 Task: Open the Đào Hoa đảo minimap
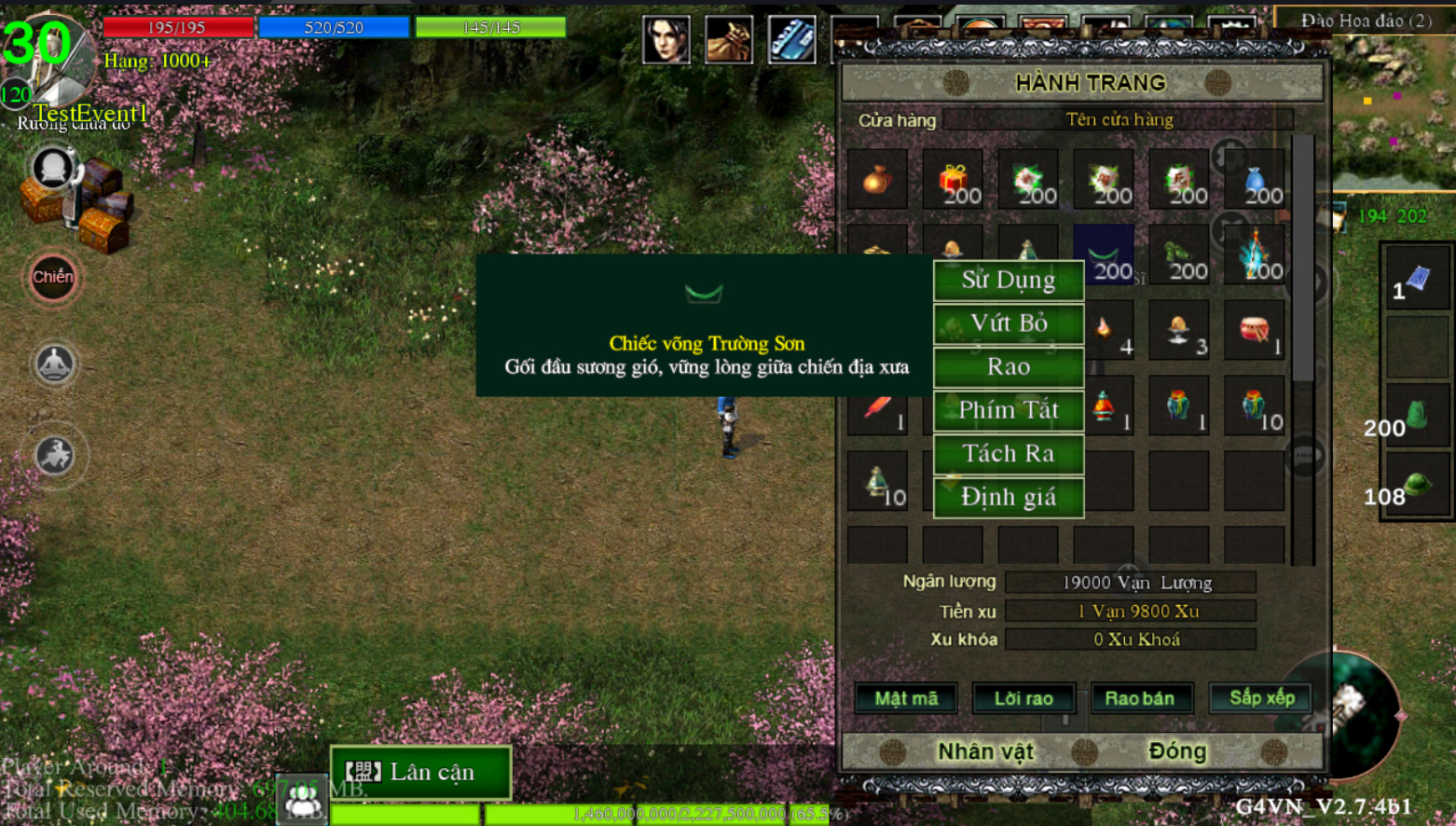coord(1393,103)
